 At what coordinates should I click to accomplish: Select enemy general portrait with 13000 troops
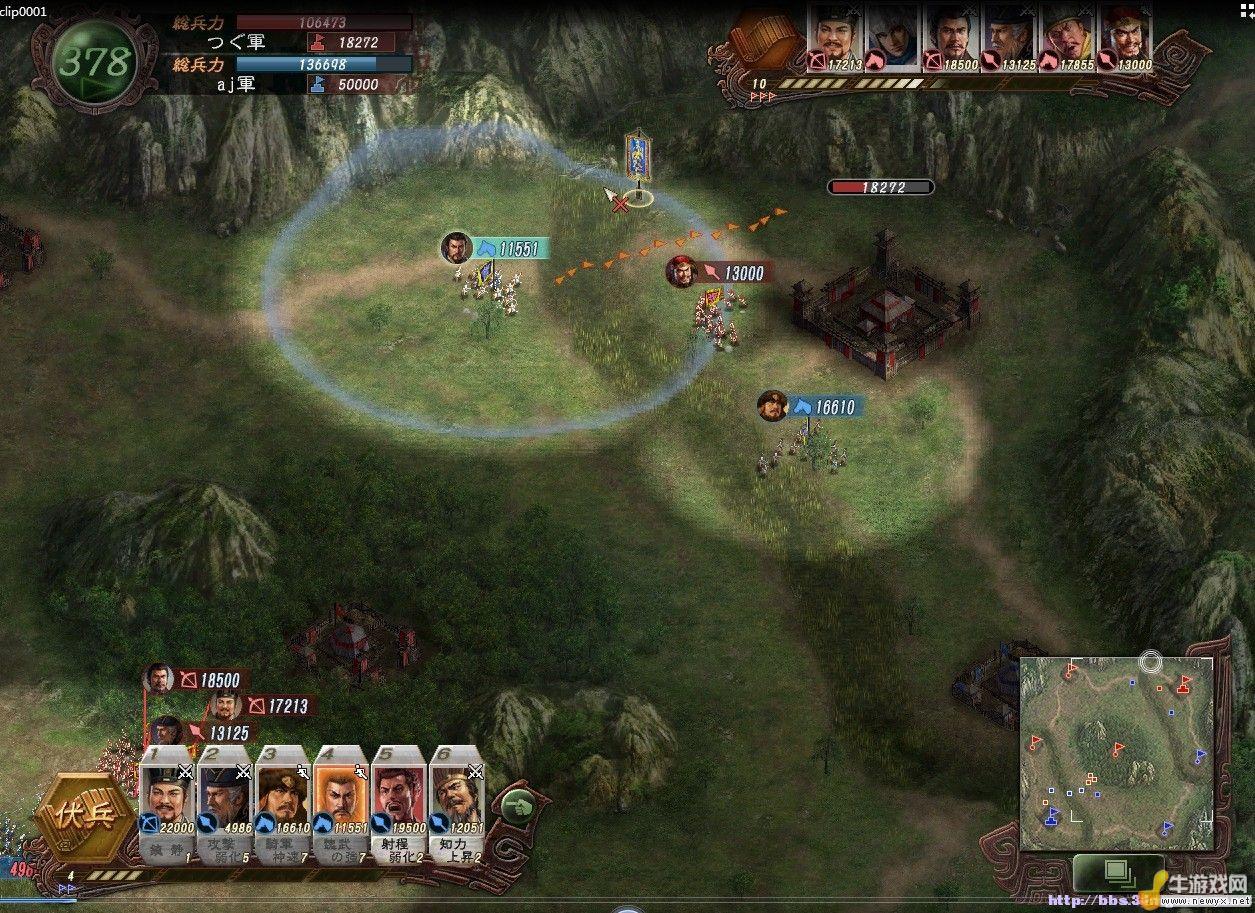[1125, 38]
